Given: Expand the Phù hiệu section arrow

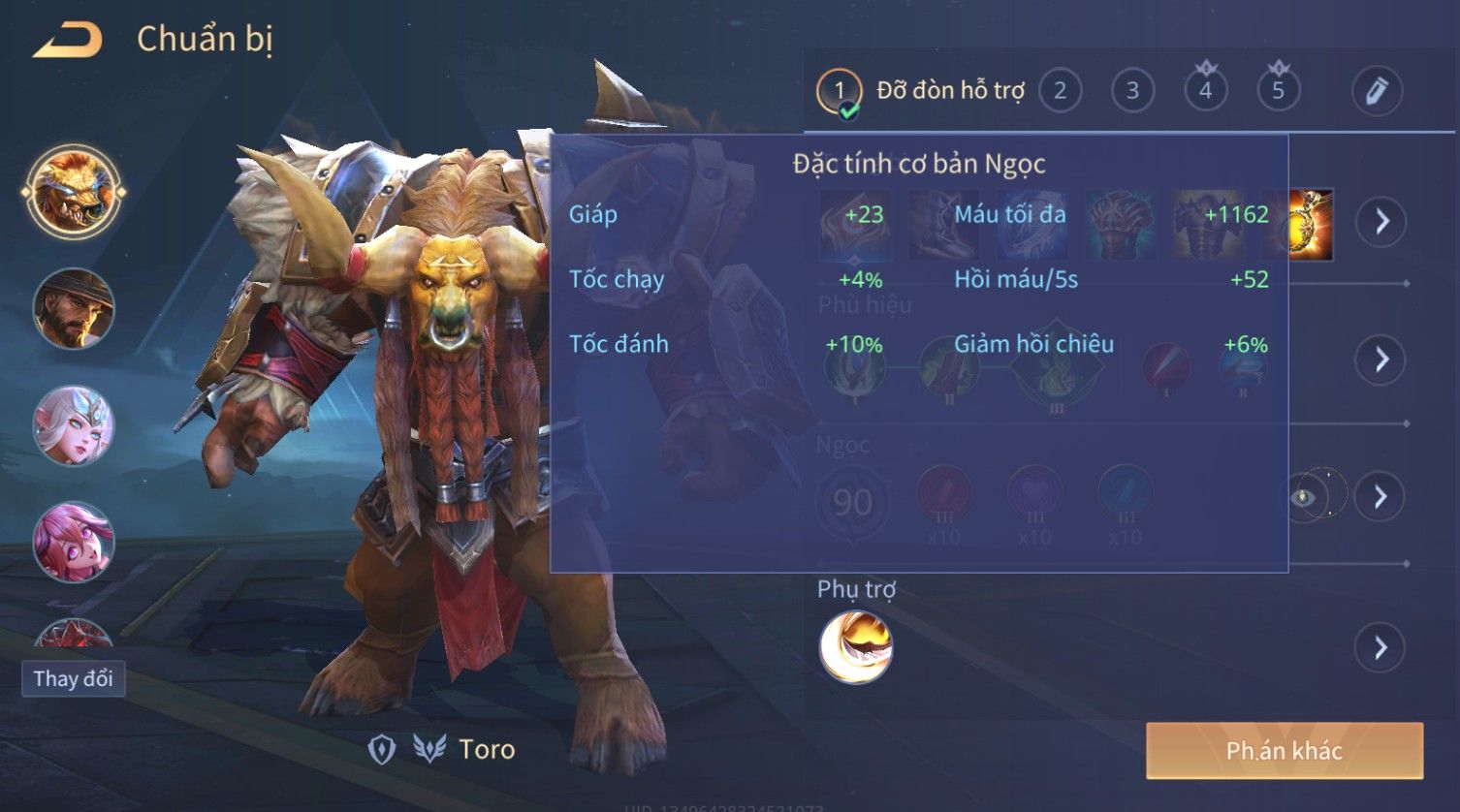Looking at the screenshot, I should pyautogui.click(x=1381, y=359).
